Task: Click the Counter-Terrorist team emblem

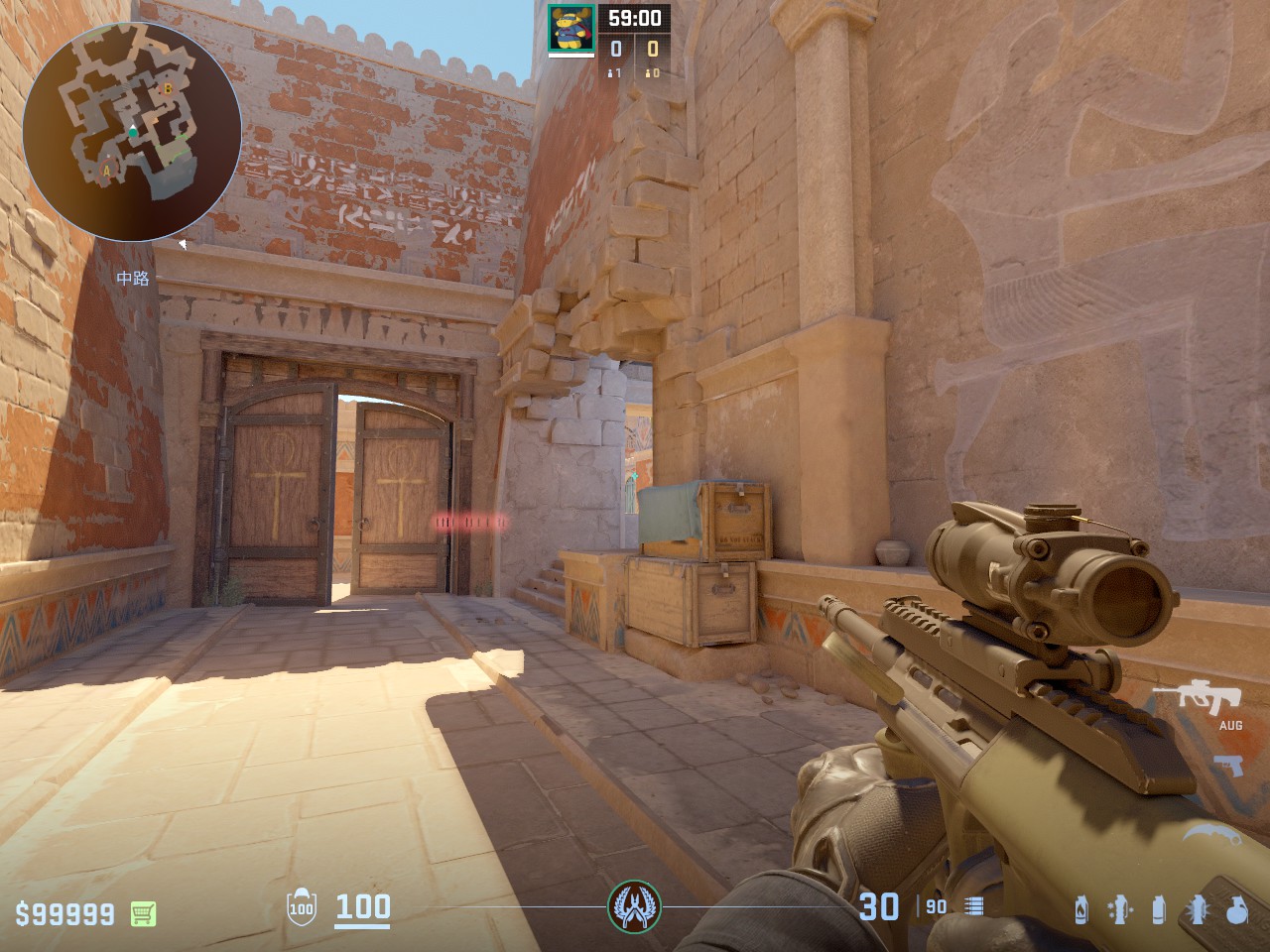Action: click(634, 905)
